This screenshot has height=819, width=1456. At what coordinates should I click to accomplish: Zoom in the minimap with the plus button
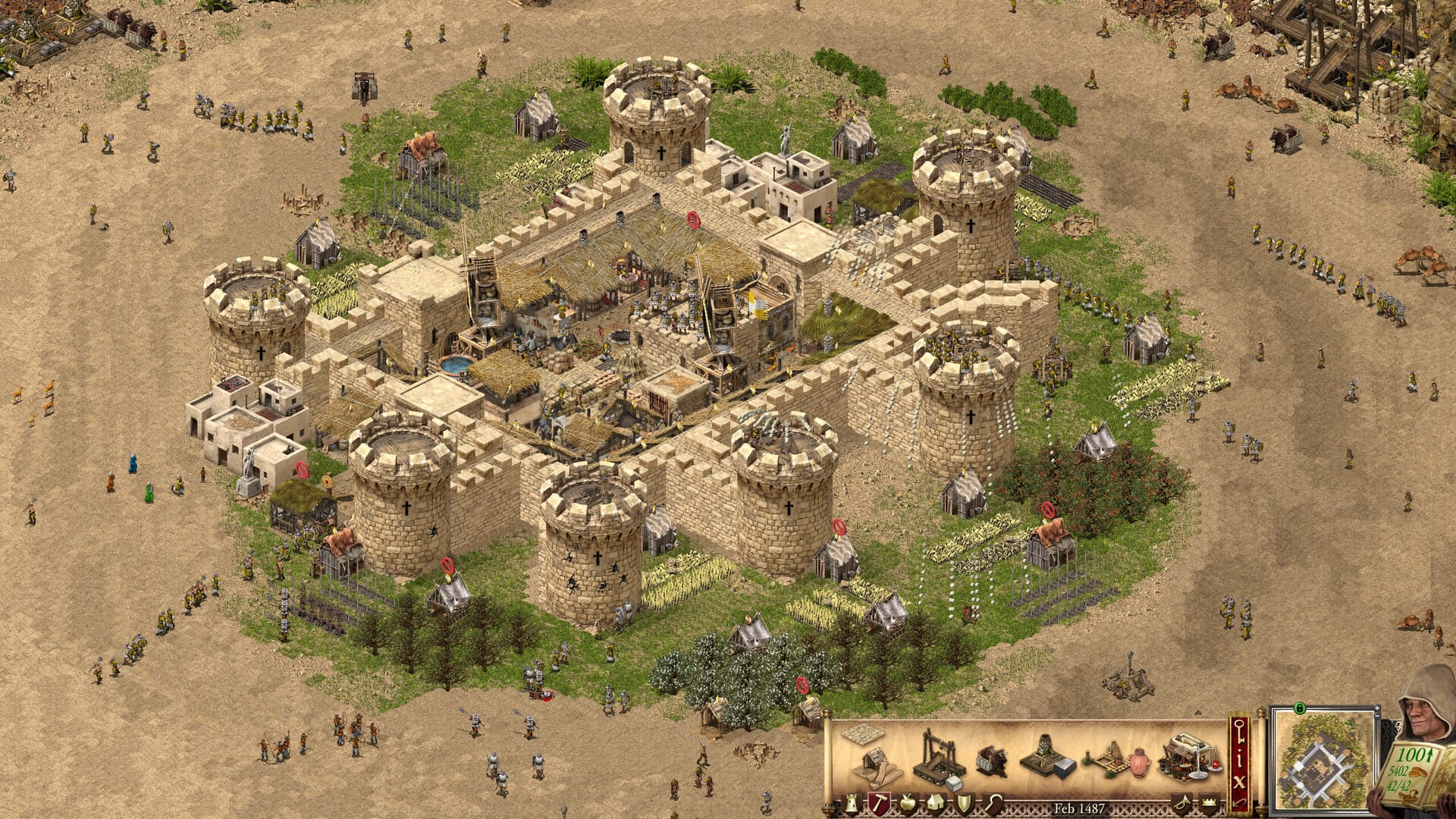pos(1376,708)
